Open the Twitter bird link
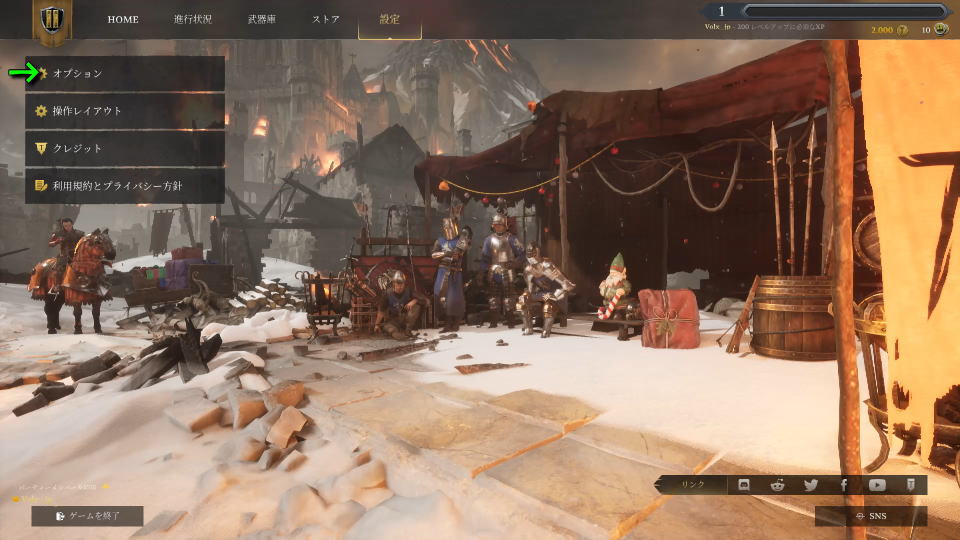Image resolution: width=960 pixels, height=540 pixels. (x=810, y=485)
